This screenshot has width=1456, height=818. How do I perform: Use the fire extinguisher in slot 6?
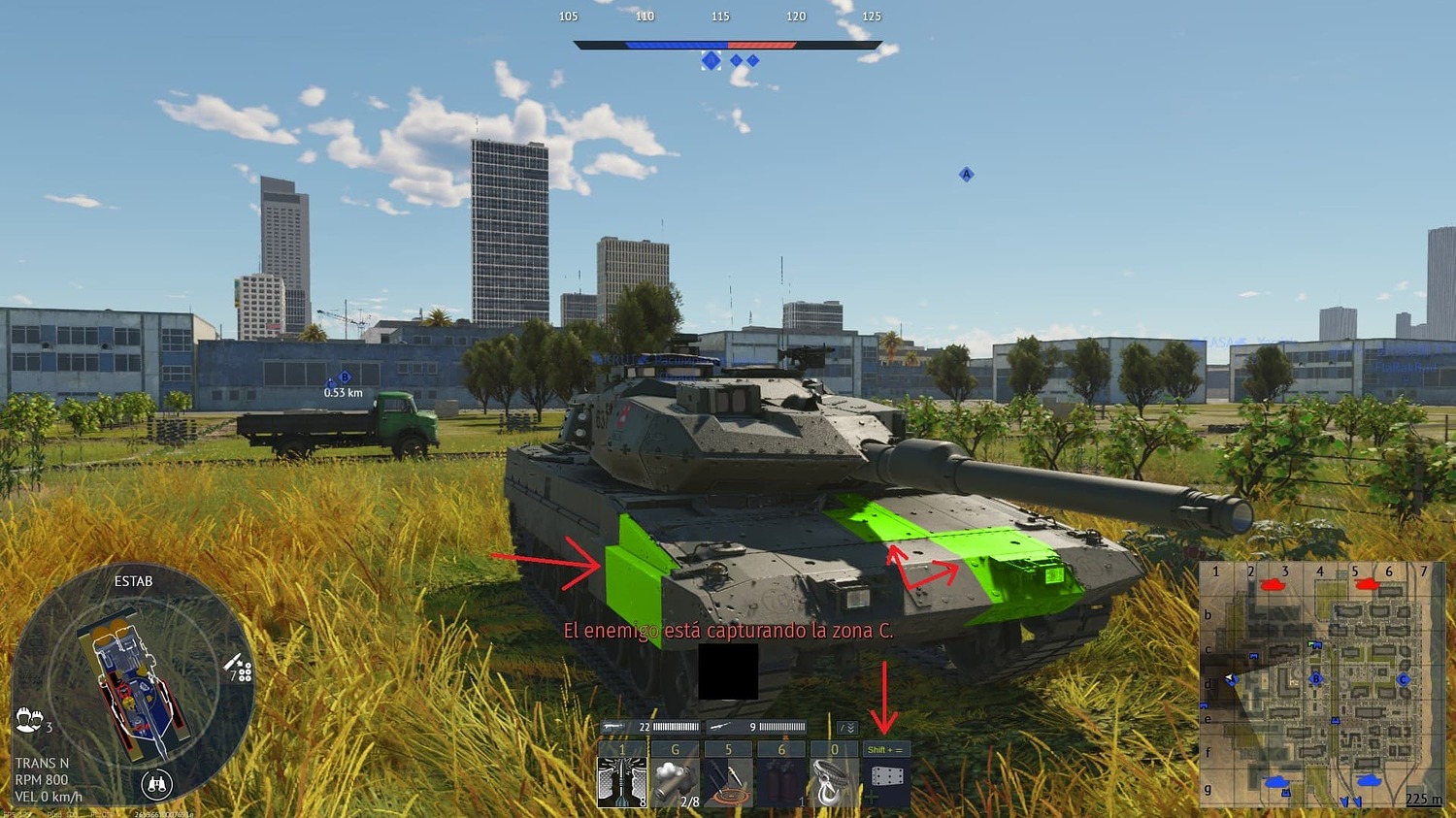tap(781, 781)
